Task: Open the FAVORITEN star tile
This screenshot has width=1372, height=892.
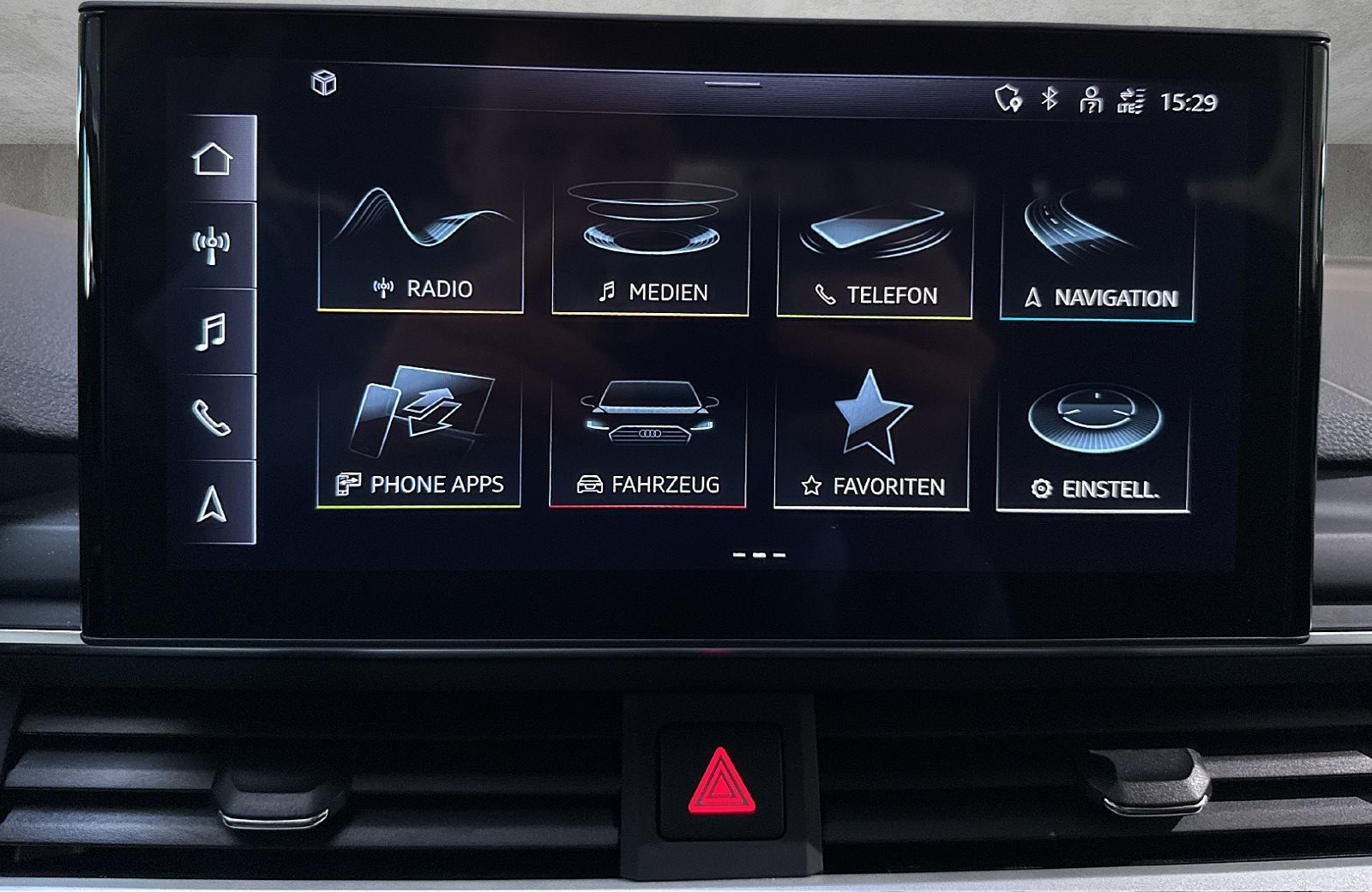Action: pyautogui.click(x=873, y=437)
